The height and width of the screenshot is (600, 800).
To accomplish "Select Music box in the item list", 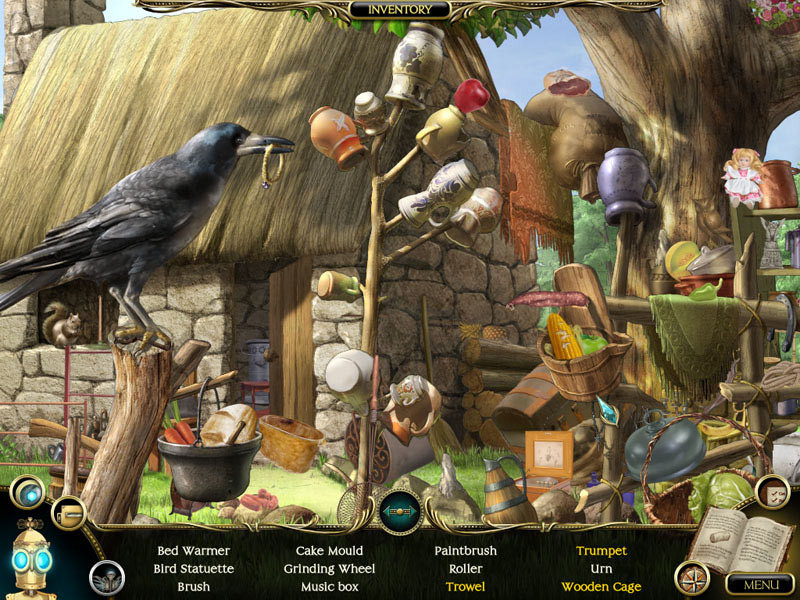I will (x=329, y=587).
